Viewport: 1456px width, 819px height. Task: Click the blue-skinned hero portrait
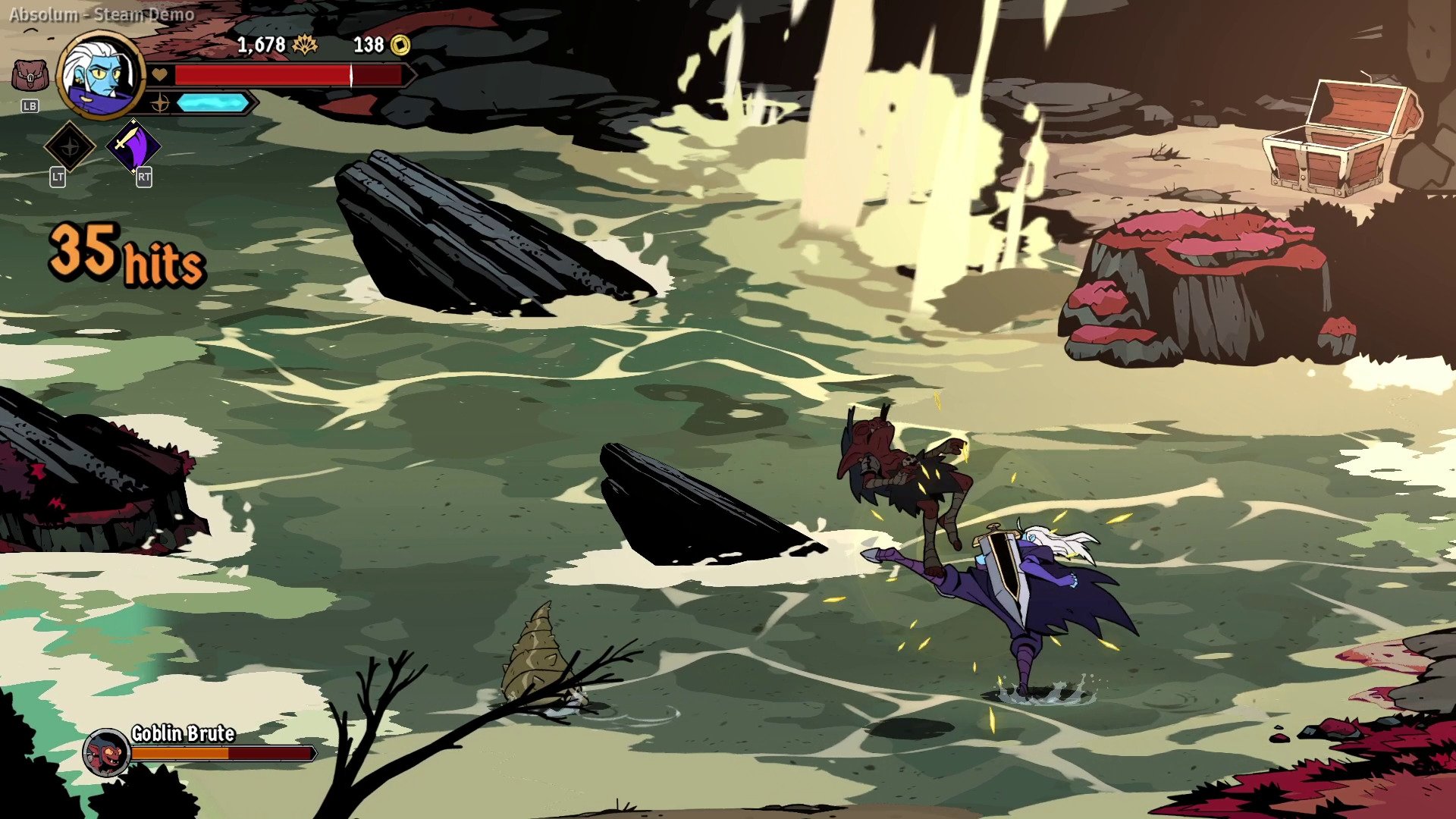(100, 75)
